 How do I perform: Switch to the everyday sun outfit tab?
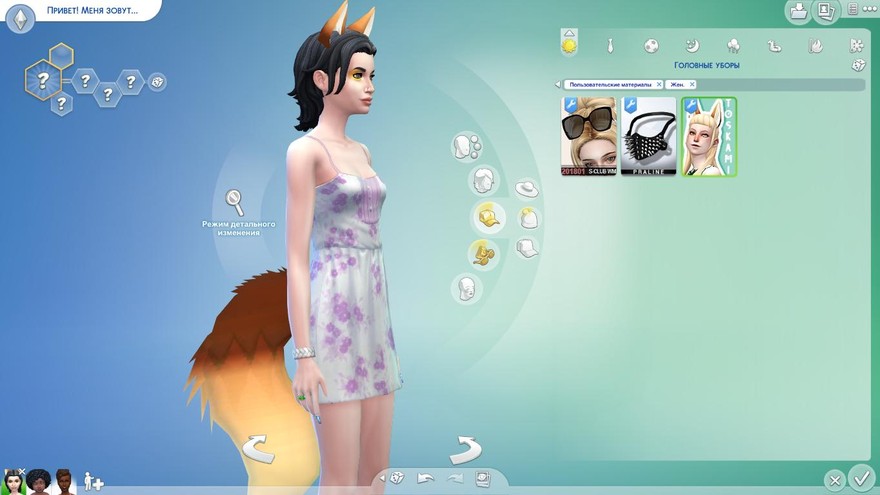(569, 44)
